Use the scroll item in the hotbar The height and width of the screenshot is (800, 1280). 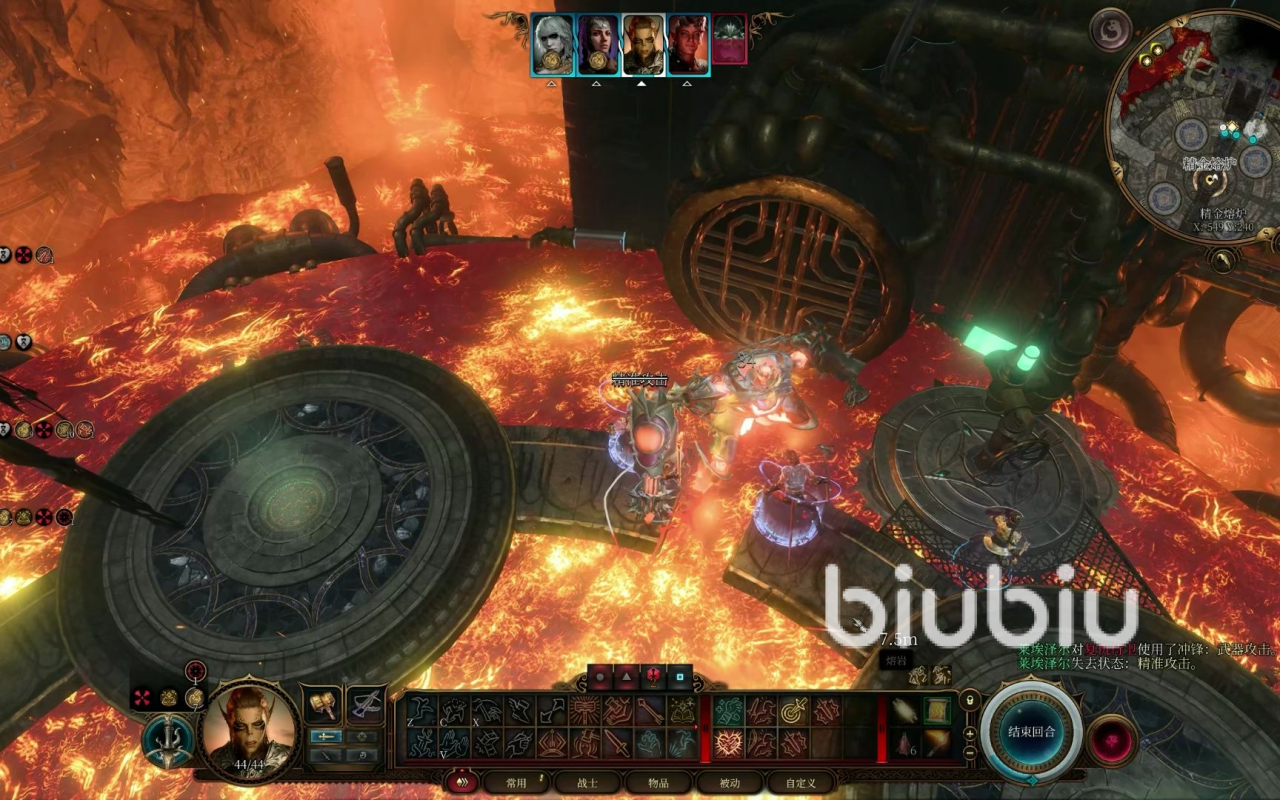[x=937, y=710]
